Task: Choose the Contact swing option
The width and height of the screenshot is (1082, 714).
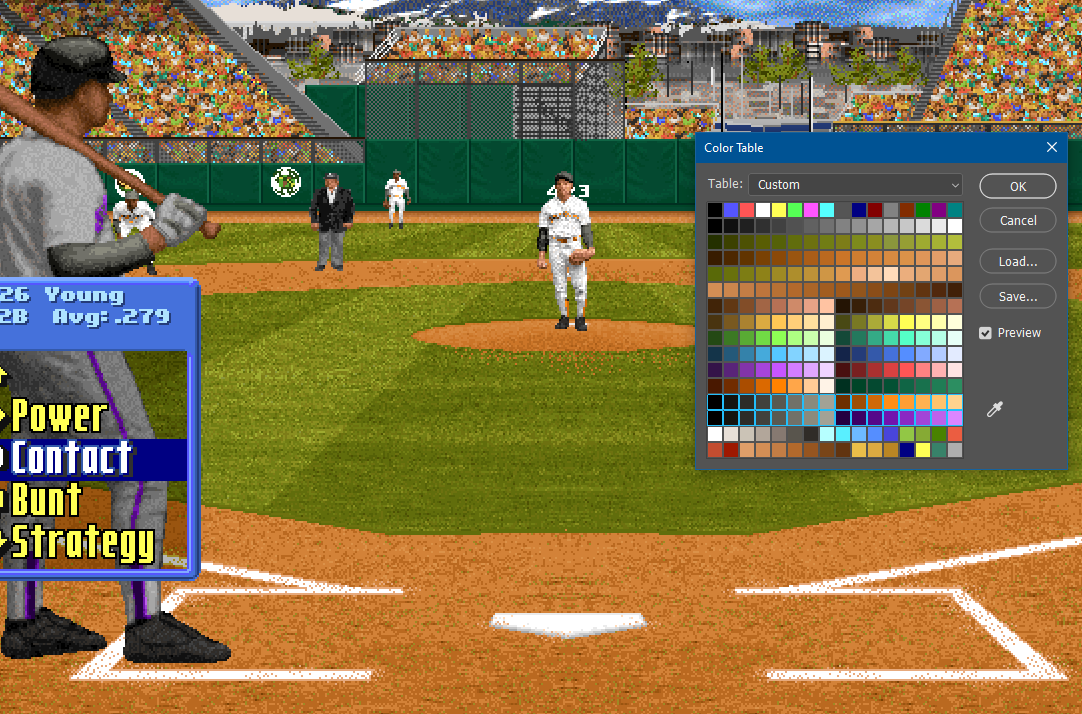Action: click(70, 458)
